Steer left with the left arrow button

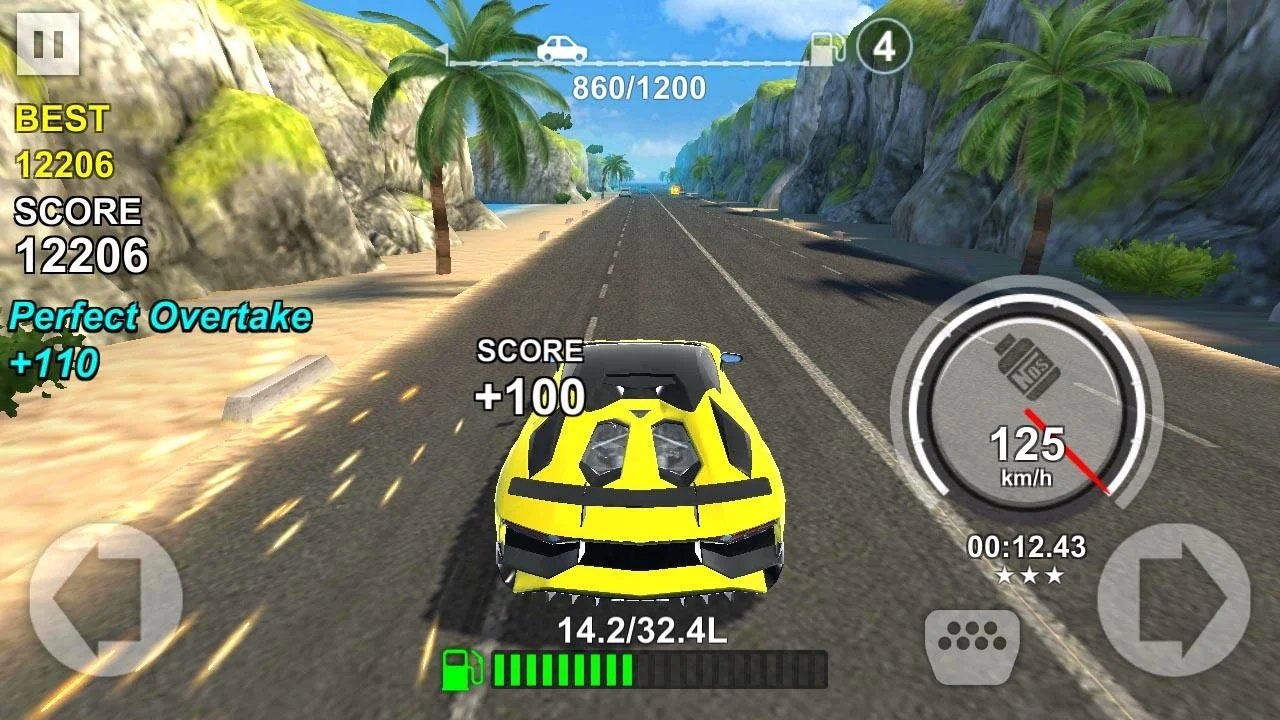(x=105, y=600)
